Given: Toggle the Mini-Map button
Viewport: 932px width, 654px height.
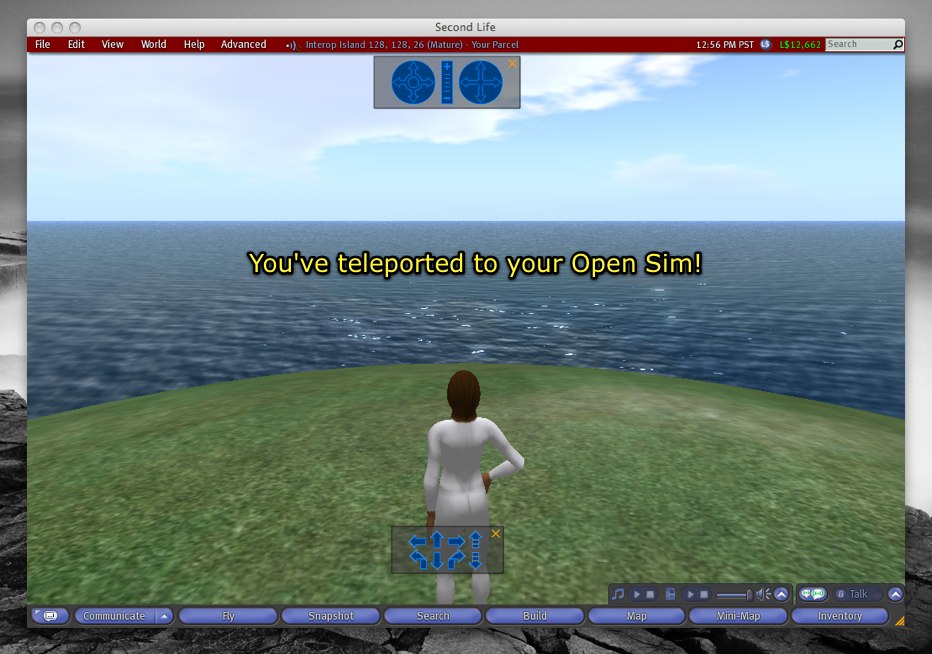Looking at the screenshot, I should tap(738, 616).
